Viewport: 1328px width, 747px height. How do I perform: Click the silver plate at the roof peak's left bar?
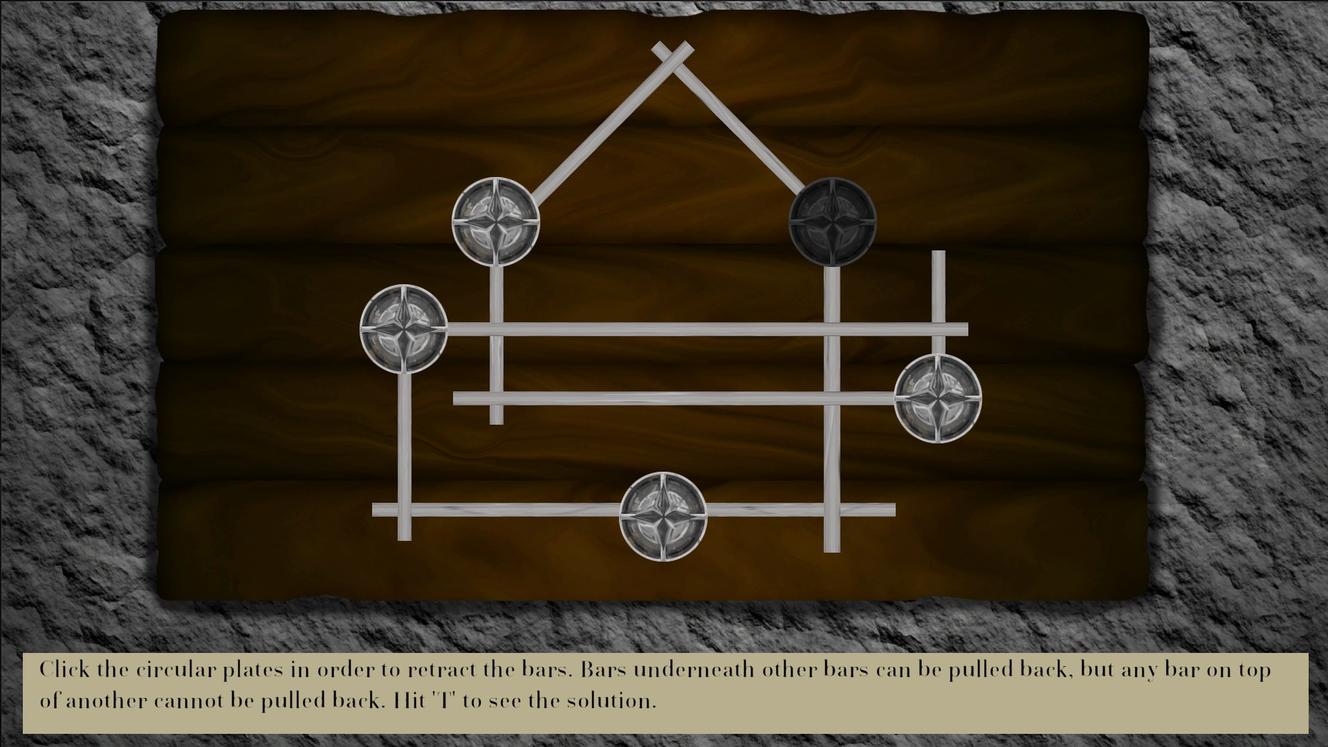[x=496, y=222]
